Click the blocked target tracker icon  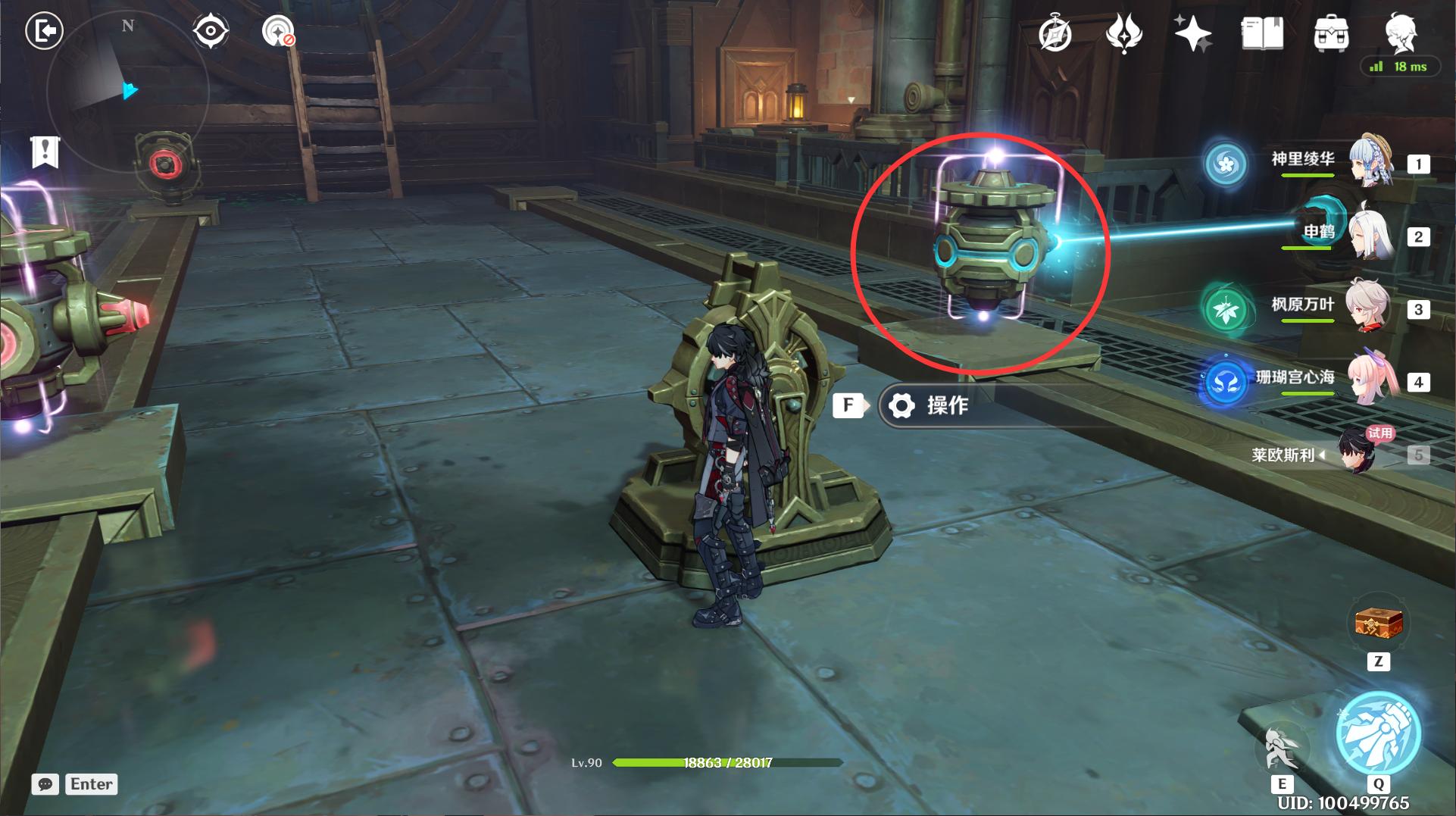(x=278, y=32)
